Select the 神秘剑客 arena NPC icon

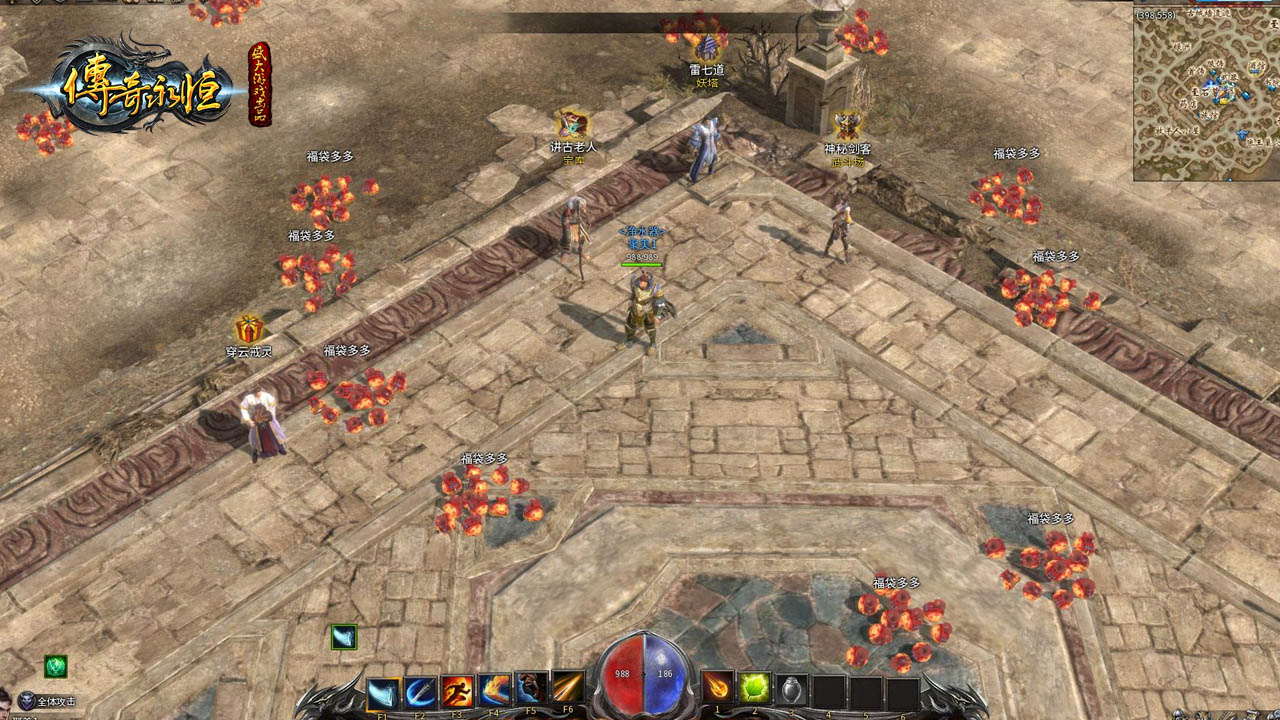847,125
